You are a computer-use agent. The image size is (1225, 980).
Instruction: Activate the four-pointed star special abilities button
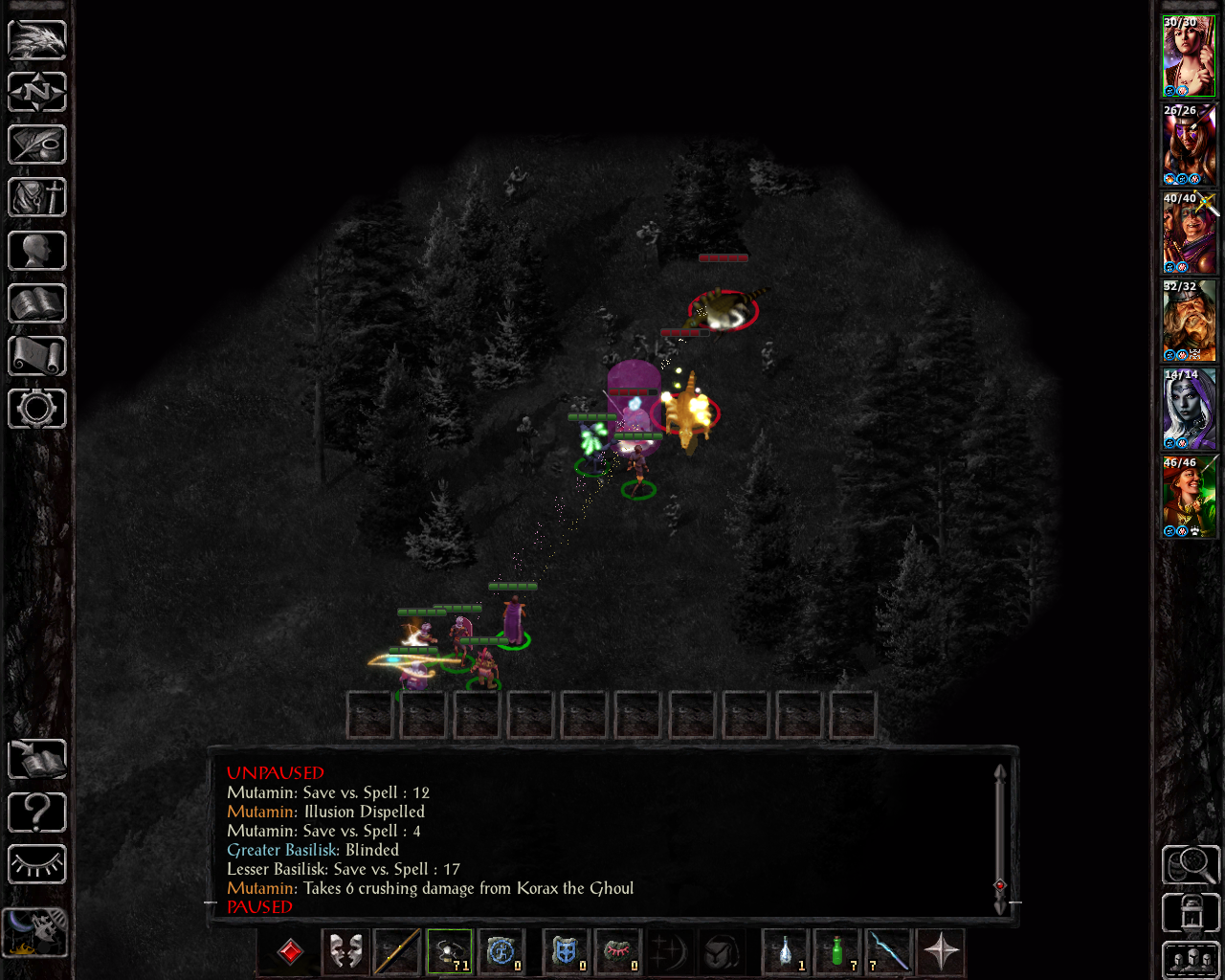click(942, 951)
